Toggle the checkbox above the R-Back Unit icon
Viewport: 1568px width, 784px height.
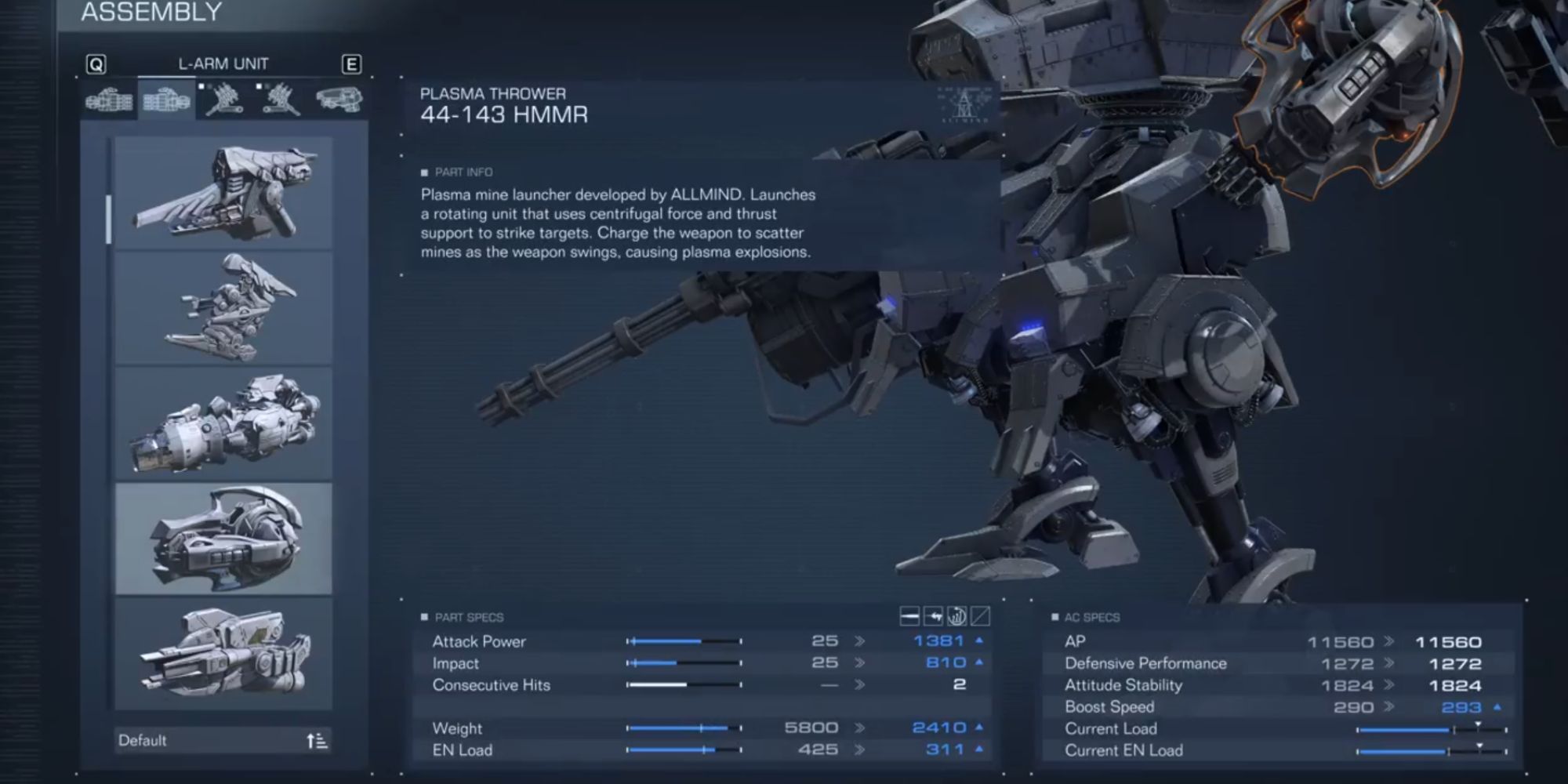coord(201,86)
